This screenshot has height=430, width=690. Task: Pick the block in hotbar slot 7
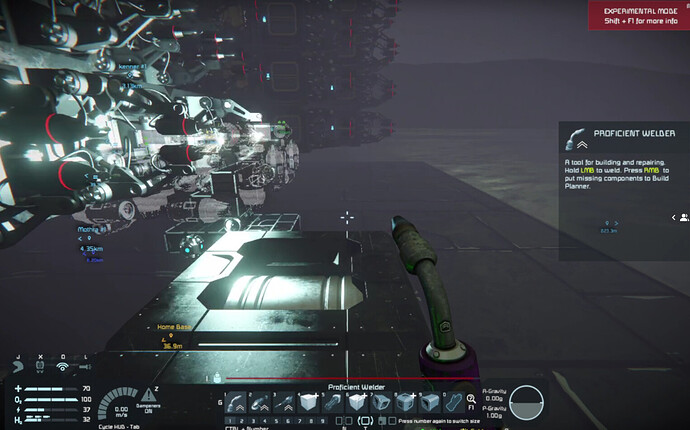point(382,402)
